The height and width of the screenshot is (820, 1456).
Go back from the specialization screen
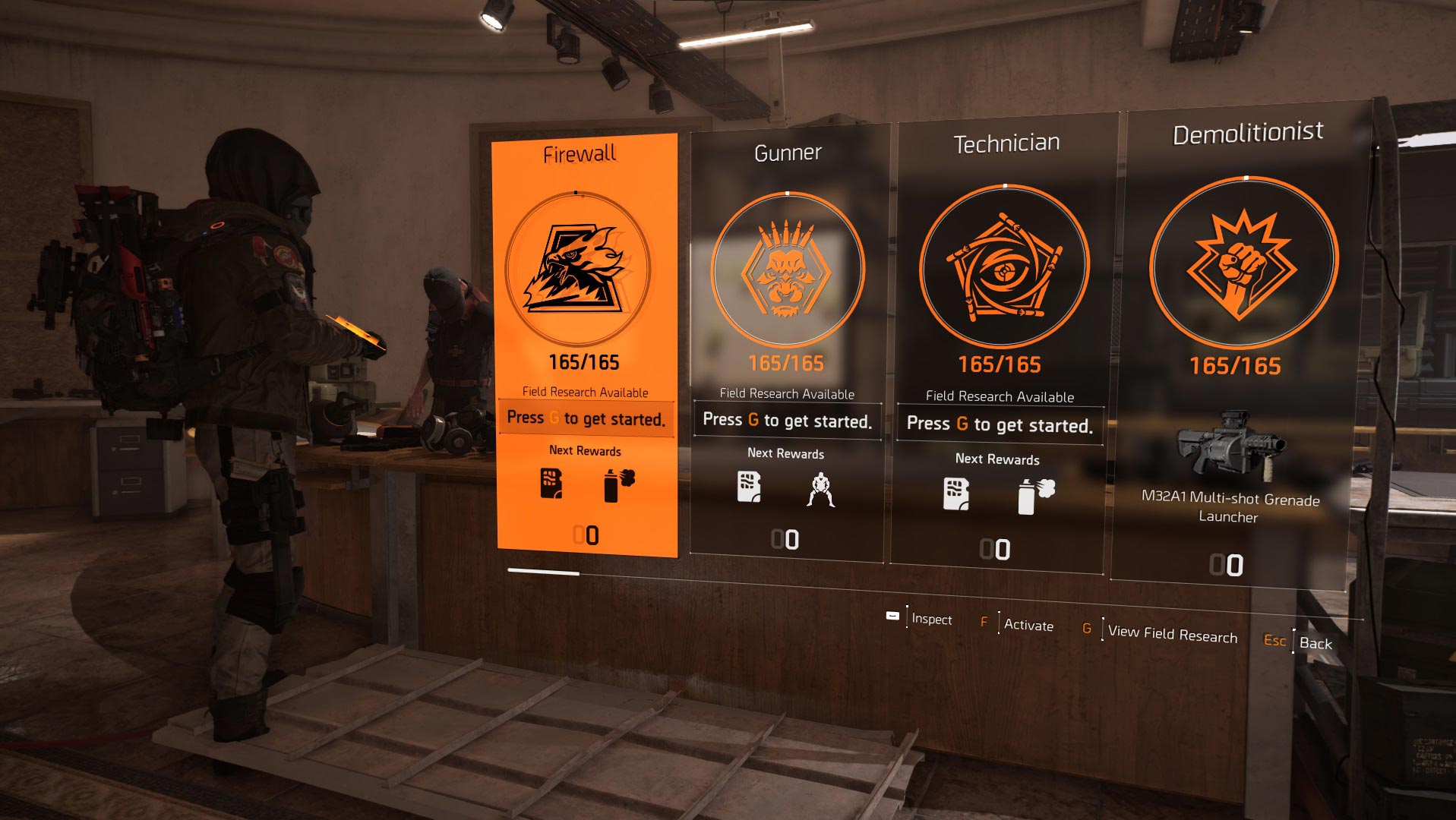(x=1315, y=643)
